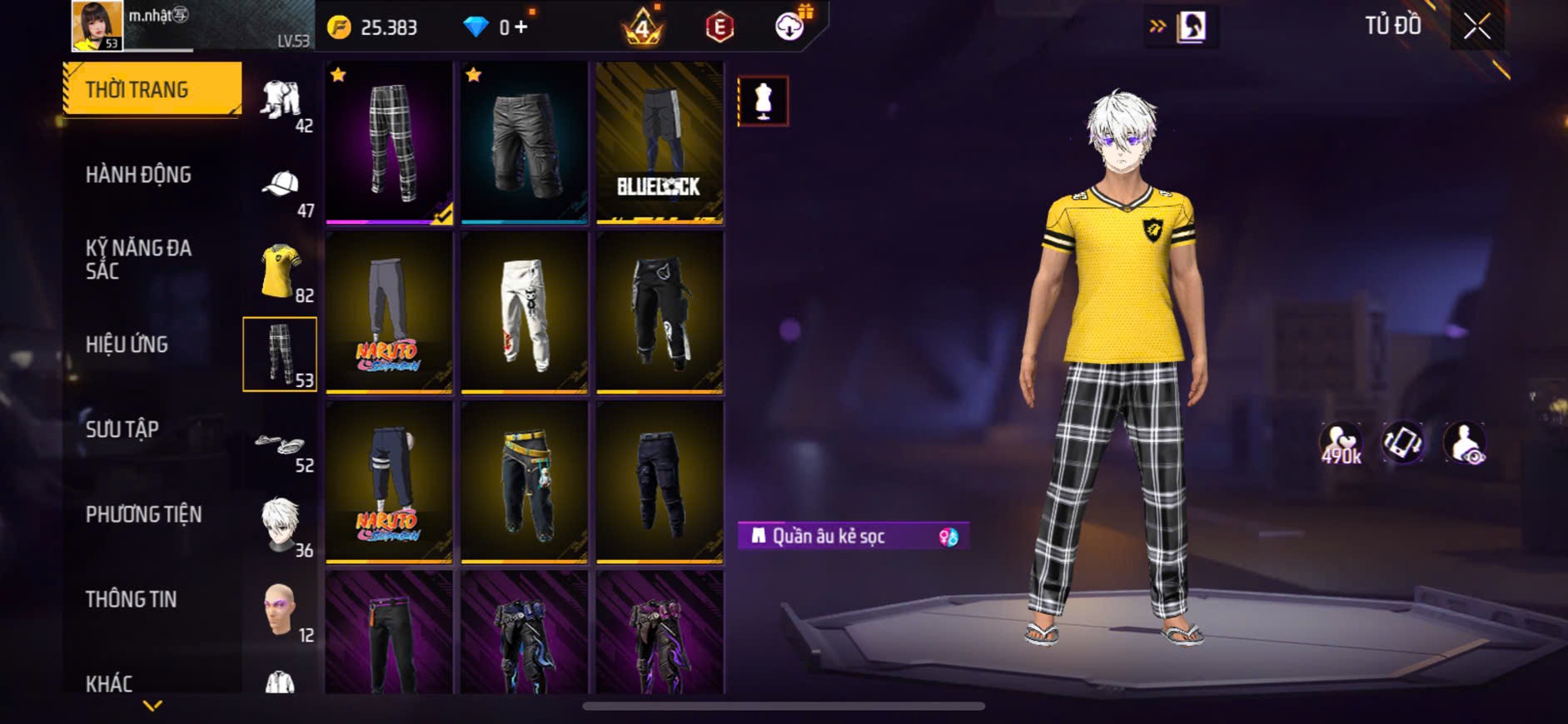Select the bald head face category

(281, 610)
